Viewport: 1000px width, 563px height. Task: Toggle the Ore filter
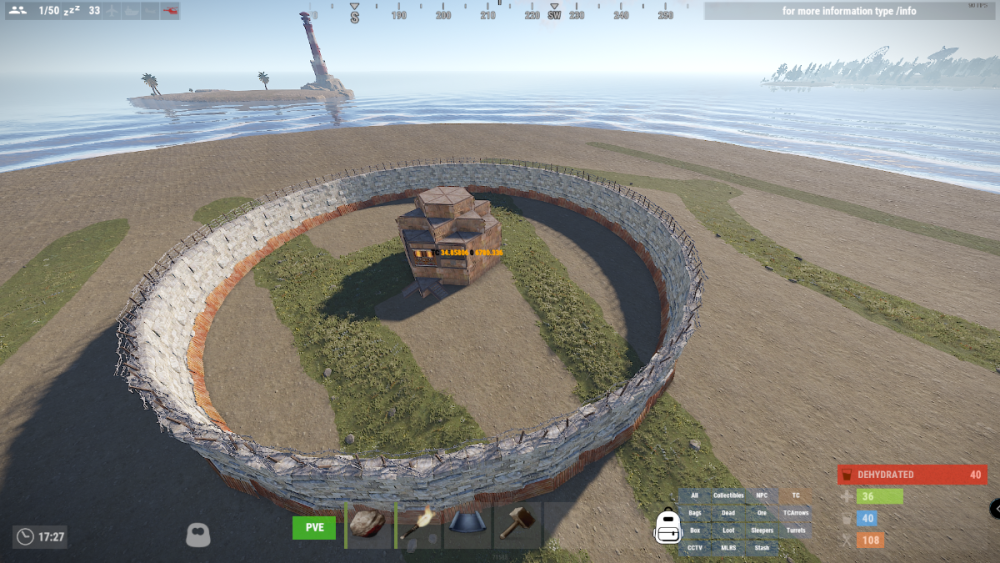point(762,513)
